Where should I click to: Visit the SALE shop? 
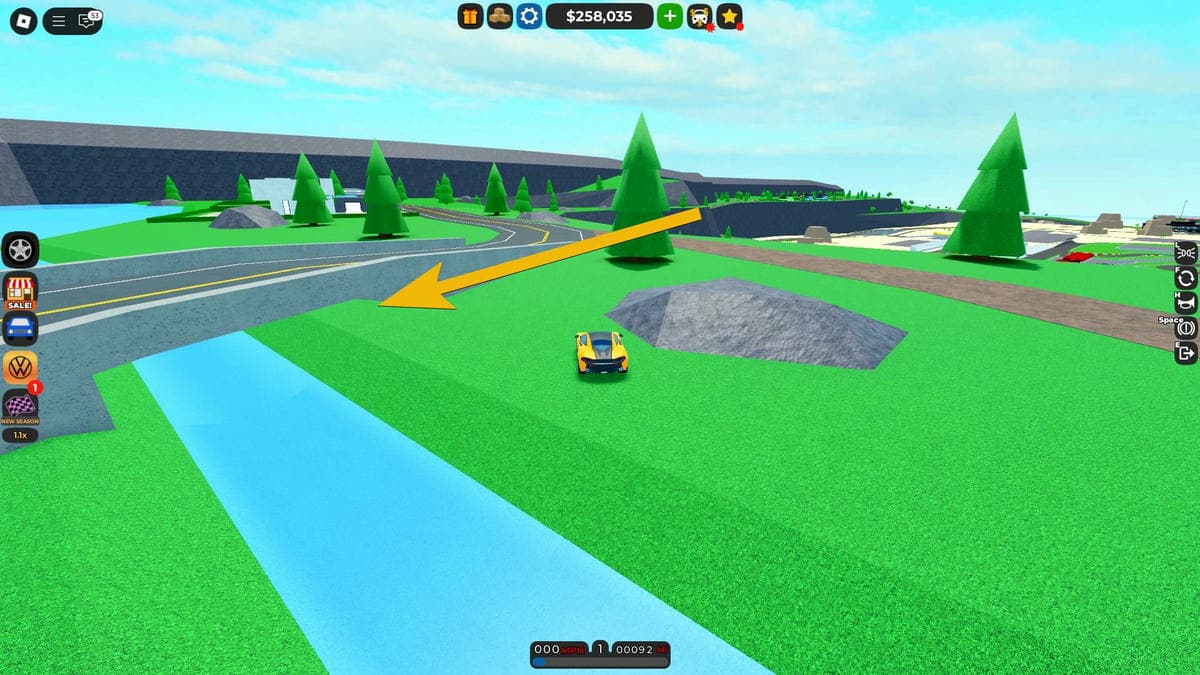tap(21, 290)
